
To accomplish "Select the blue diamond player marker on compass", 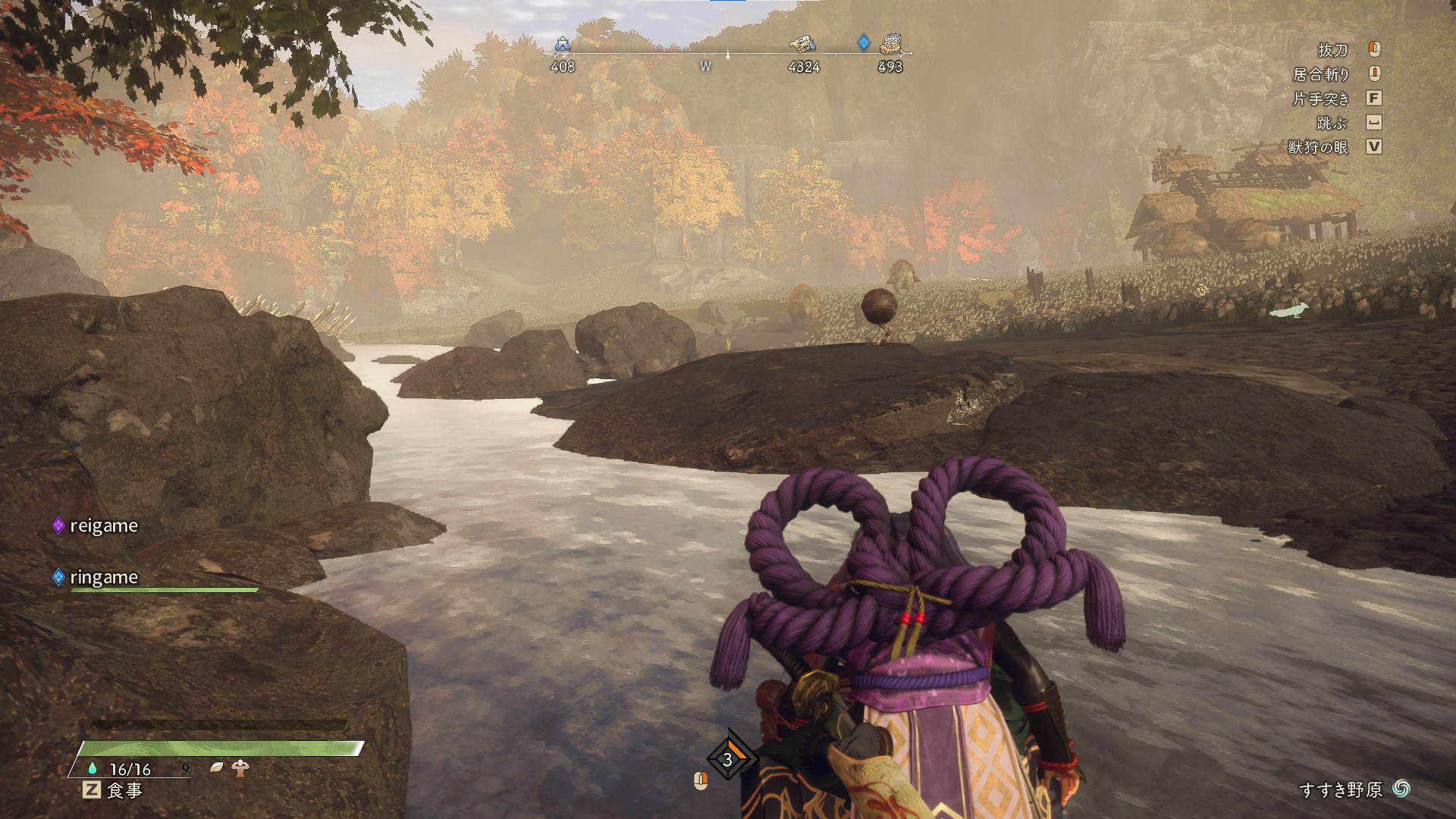I will pyautogui.click(x=863, y=42).
